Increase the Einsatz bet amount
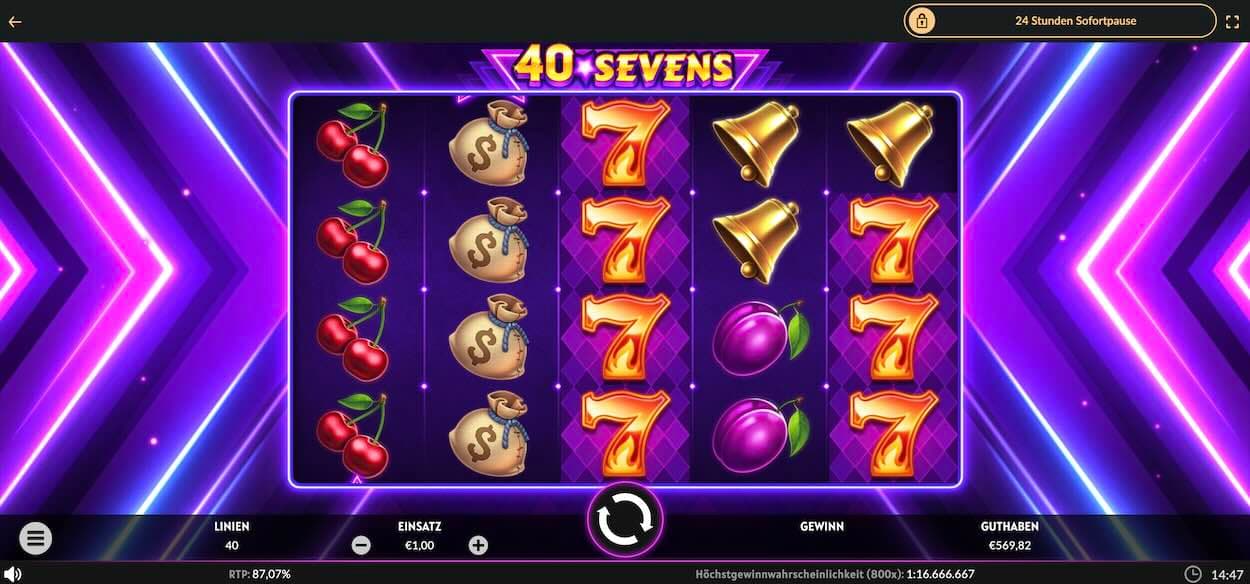This screenshot has height=584, width=1250. [478, 545]
